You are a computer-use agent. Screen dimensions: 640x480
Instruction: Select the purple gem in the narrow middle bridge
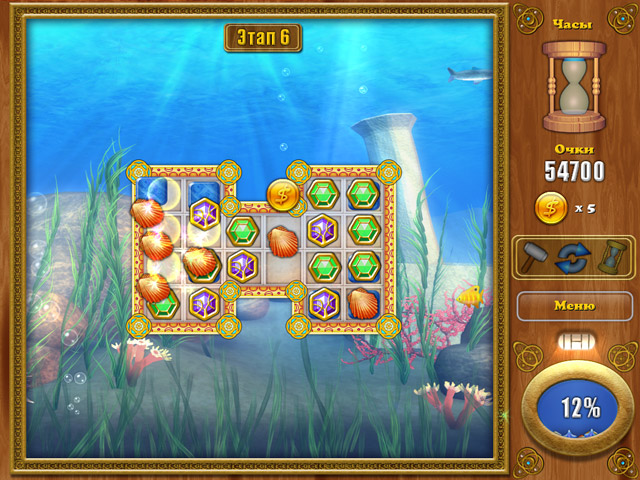coord(243,266)
